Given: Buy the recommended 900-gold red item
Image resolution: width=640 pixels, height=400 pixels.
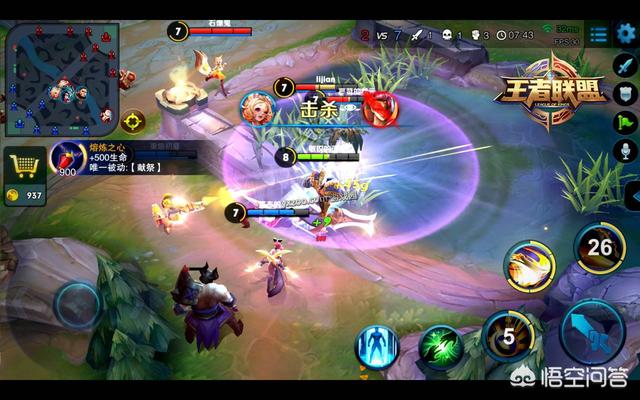Looking at the screenshot, I should coord(68,159).
